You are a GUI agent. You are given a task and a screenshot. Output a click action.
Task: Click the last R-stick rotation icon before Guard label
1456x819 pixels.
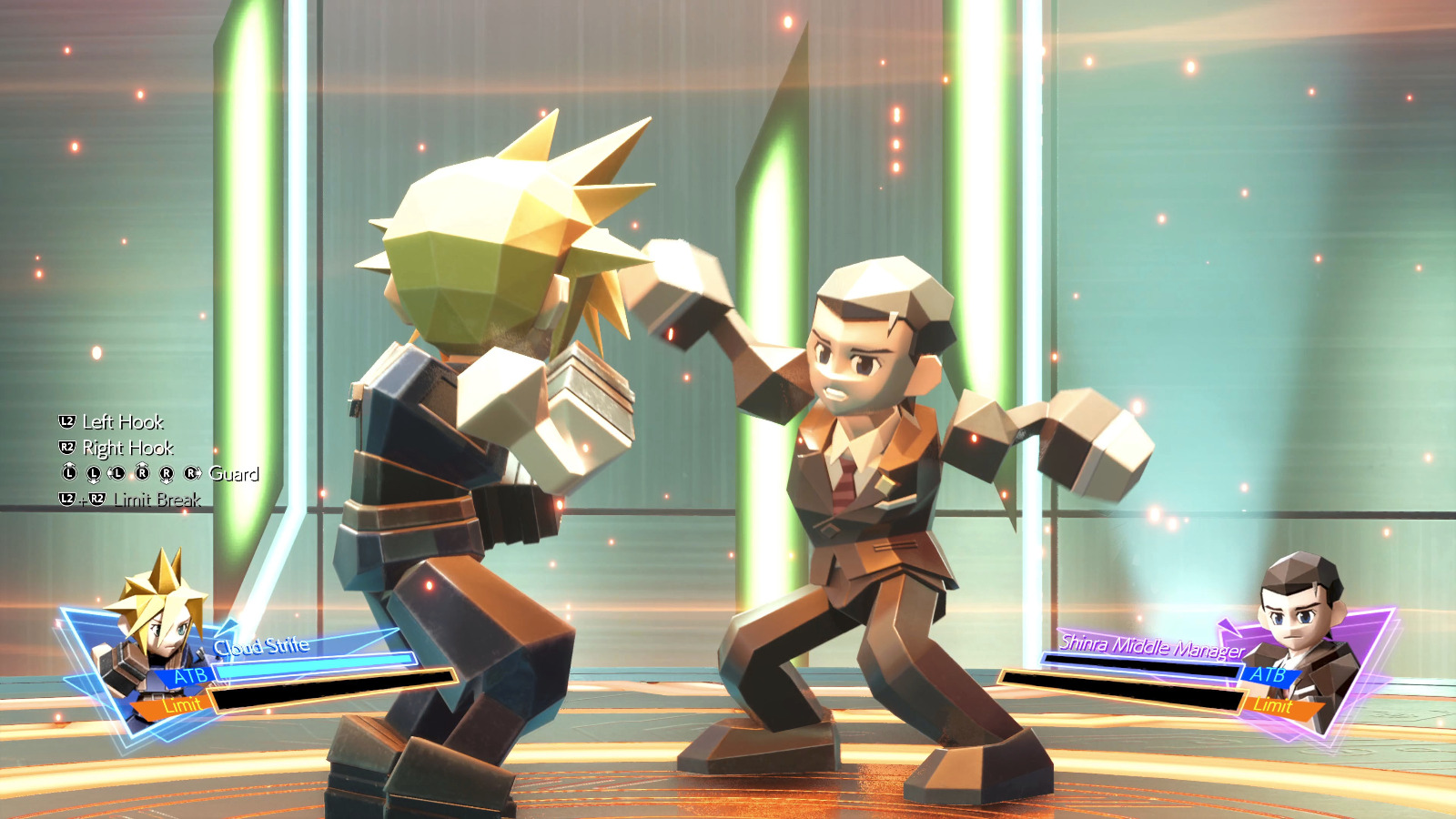click(190, 472)
